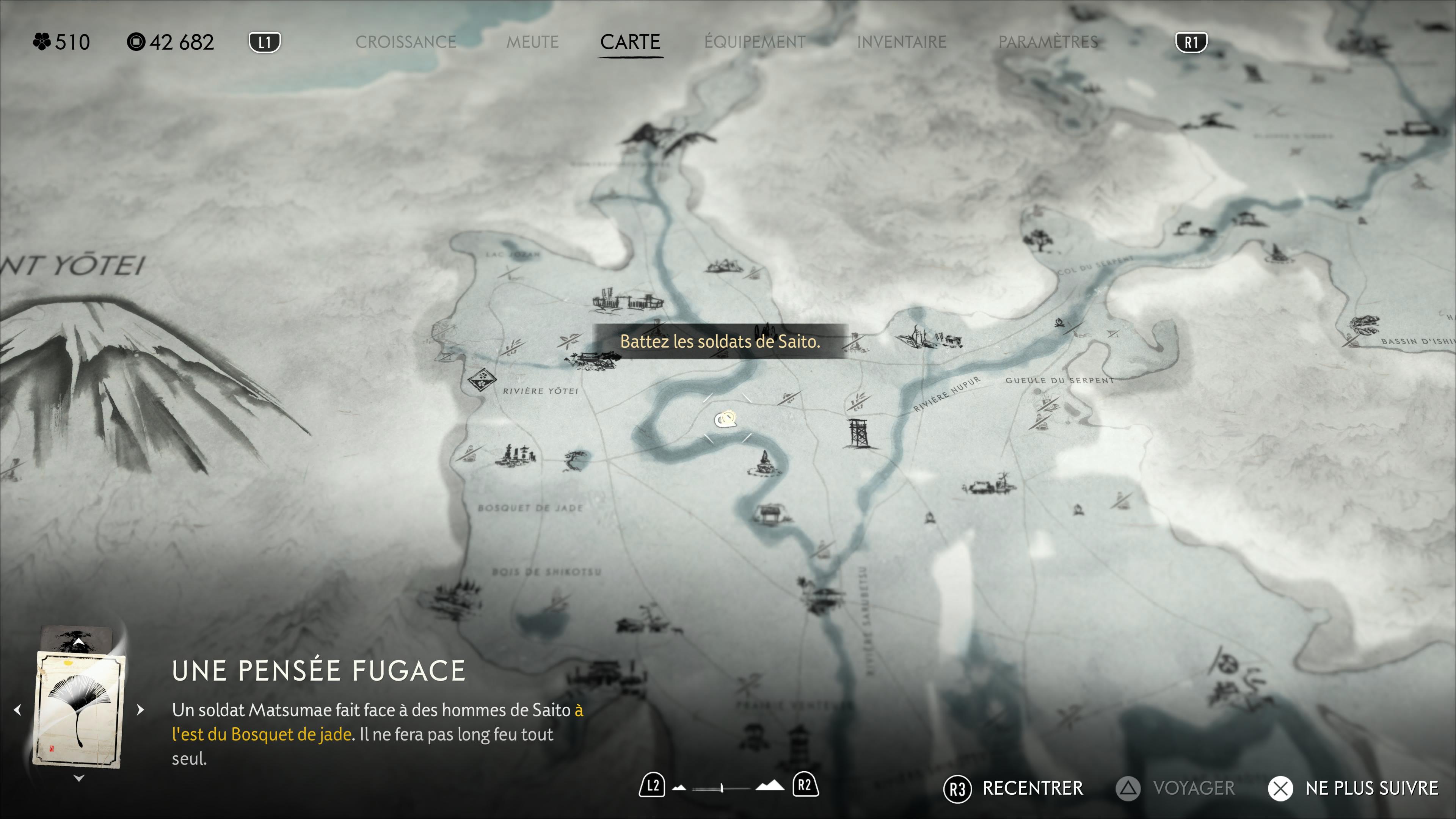The height and width of the screenshot is (819, 1456).
Task: Open the Meute tab
Action: pyautogui.click(x=532, y=42)
